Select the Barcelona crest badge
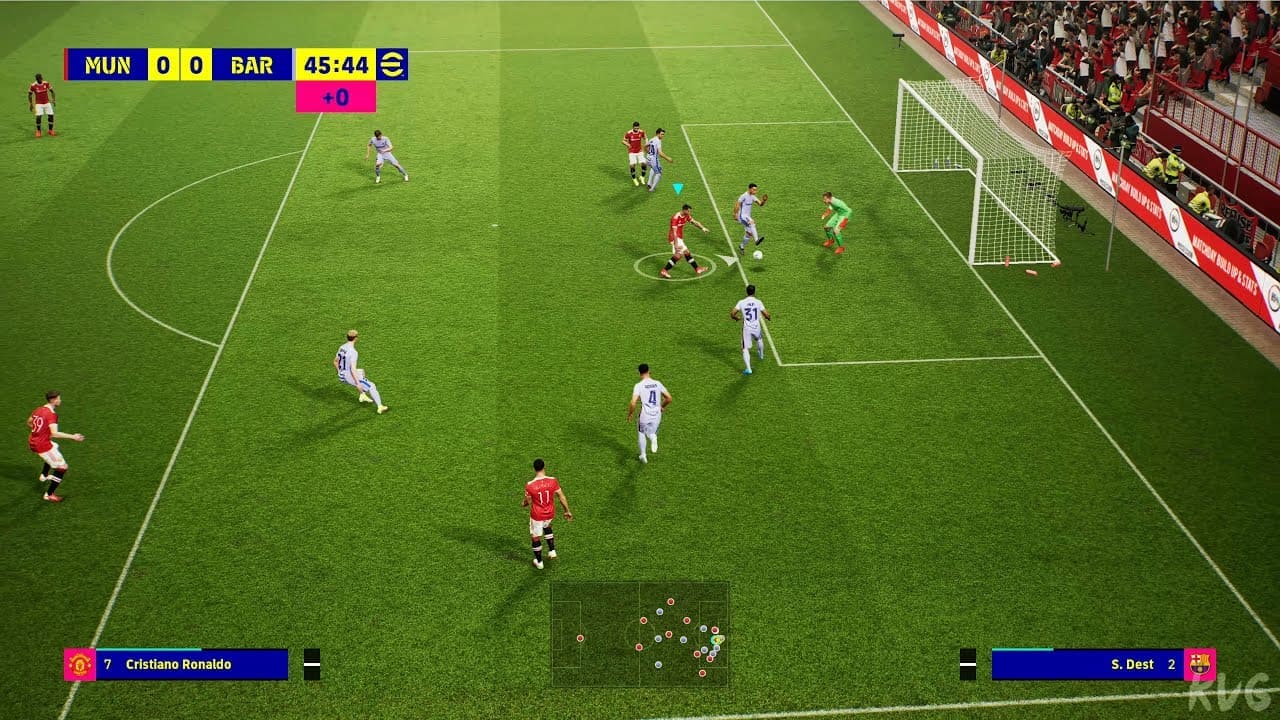 click(x=1201, y=664)
